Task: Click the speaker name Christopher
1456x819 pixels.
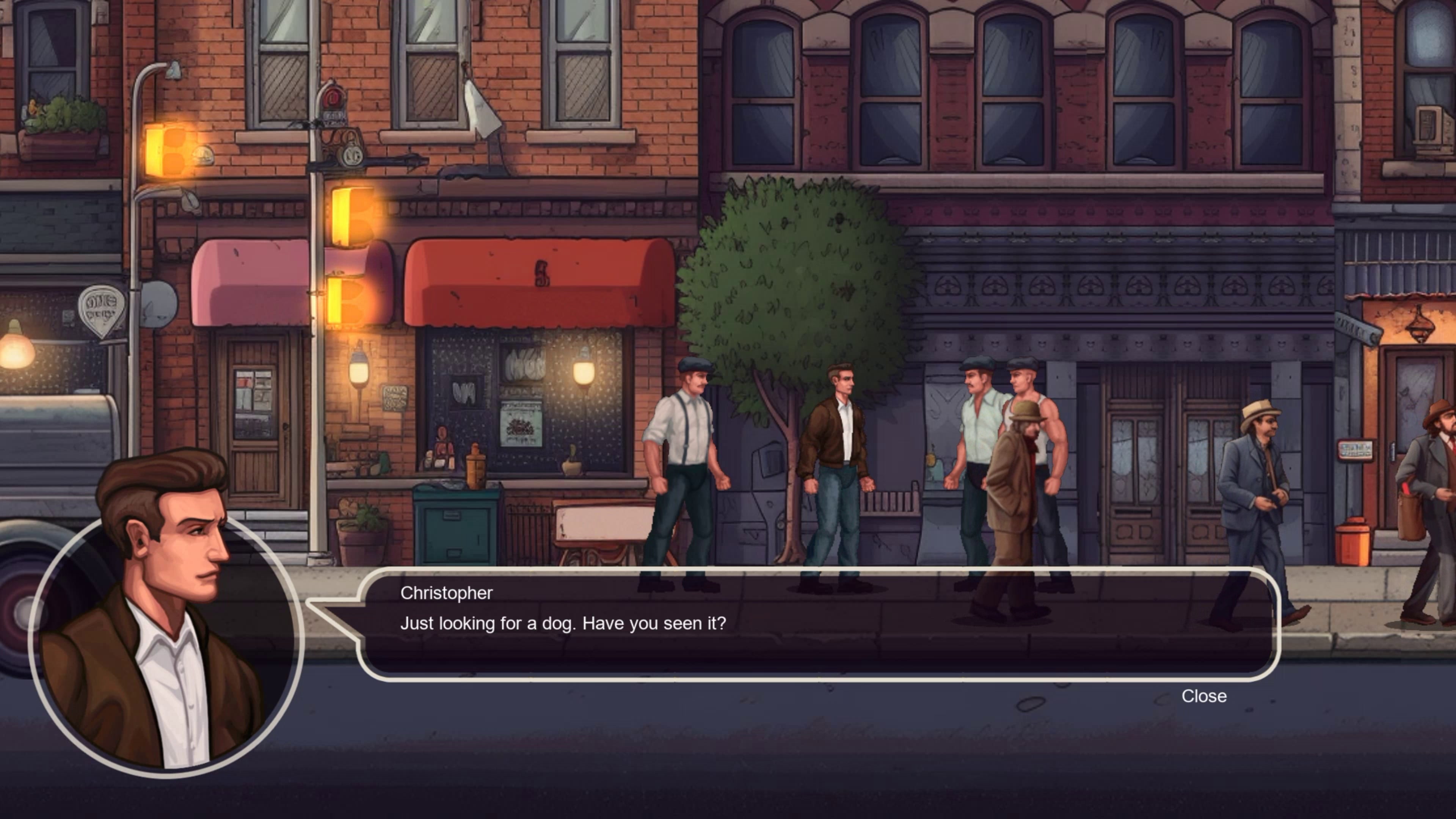Action: click(446, 592)
